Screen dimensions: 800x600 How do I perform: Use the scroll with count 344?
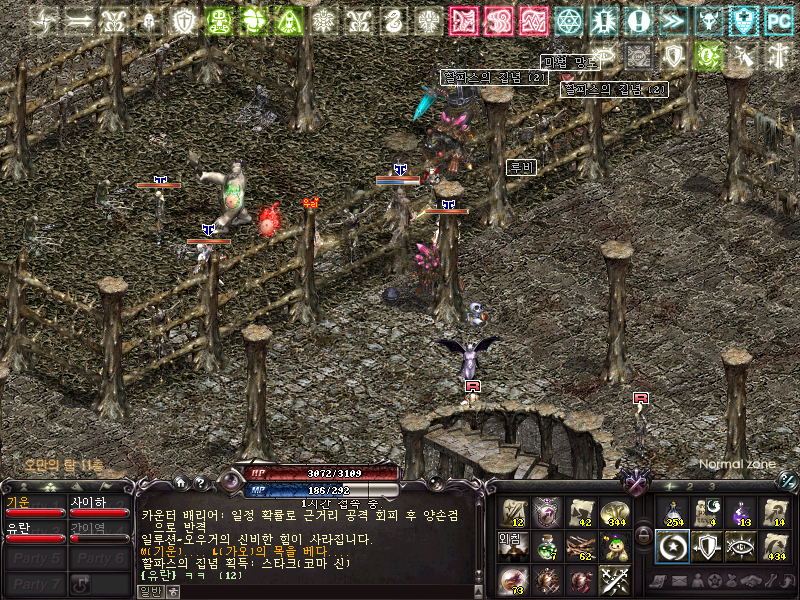tap(612, 513)
